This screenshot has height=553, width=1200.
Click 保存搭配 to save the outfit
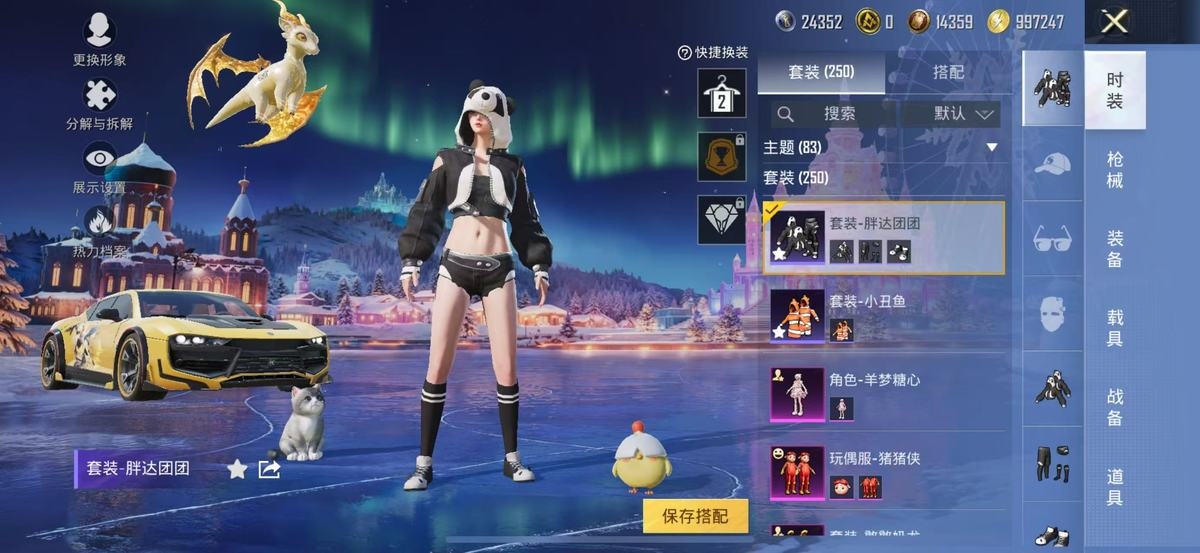[695, 516]
